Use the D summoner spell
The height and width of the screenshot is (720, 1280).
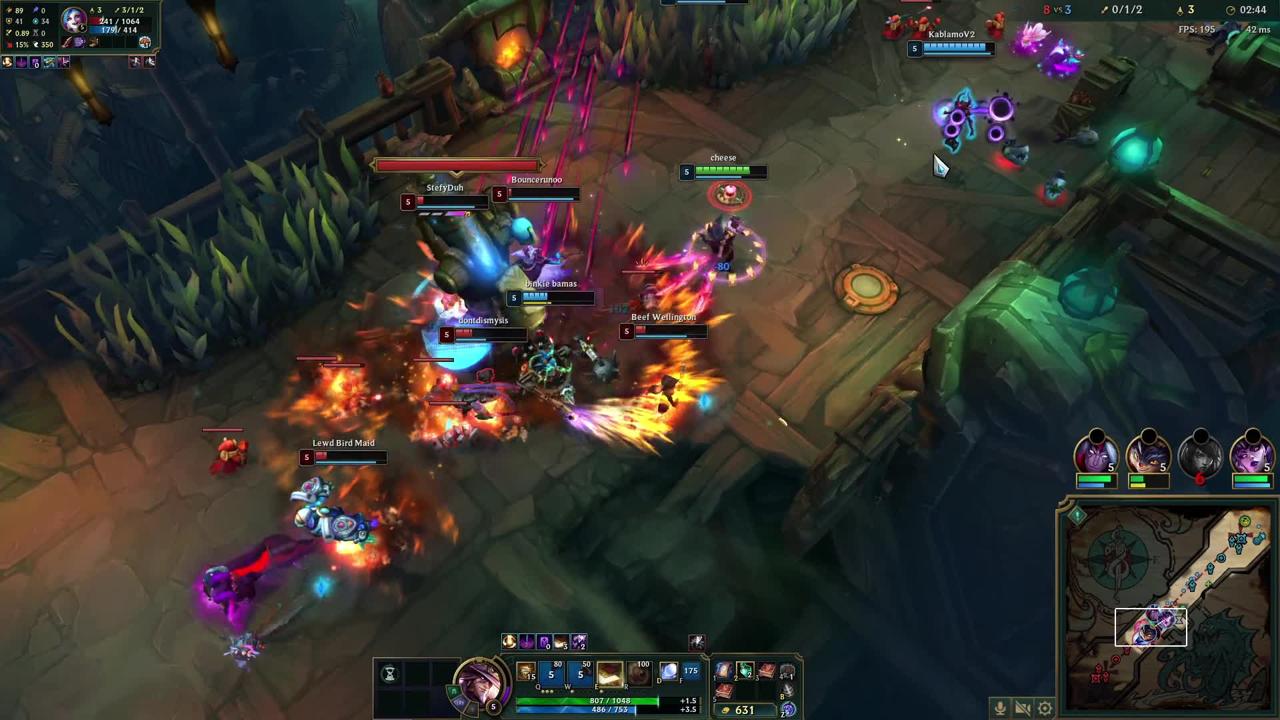(668, 672)
